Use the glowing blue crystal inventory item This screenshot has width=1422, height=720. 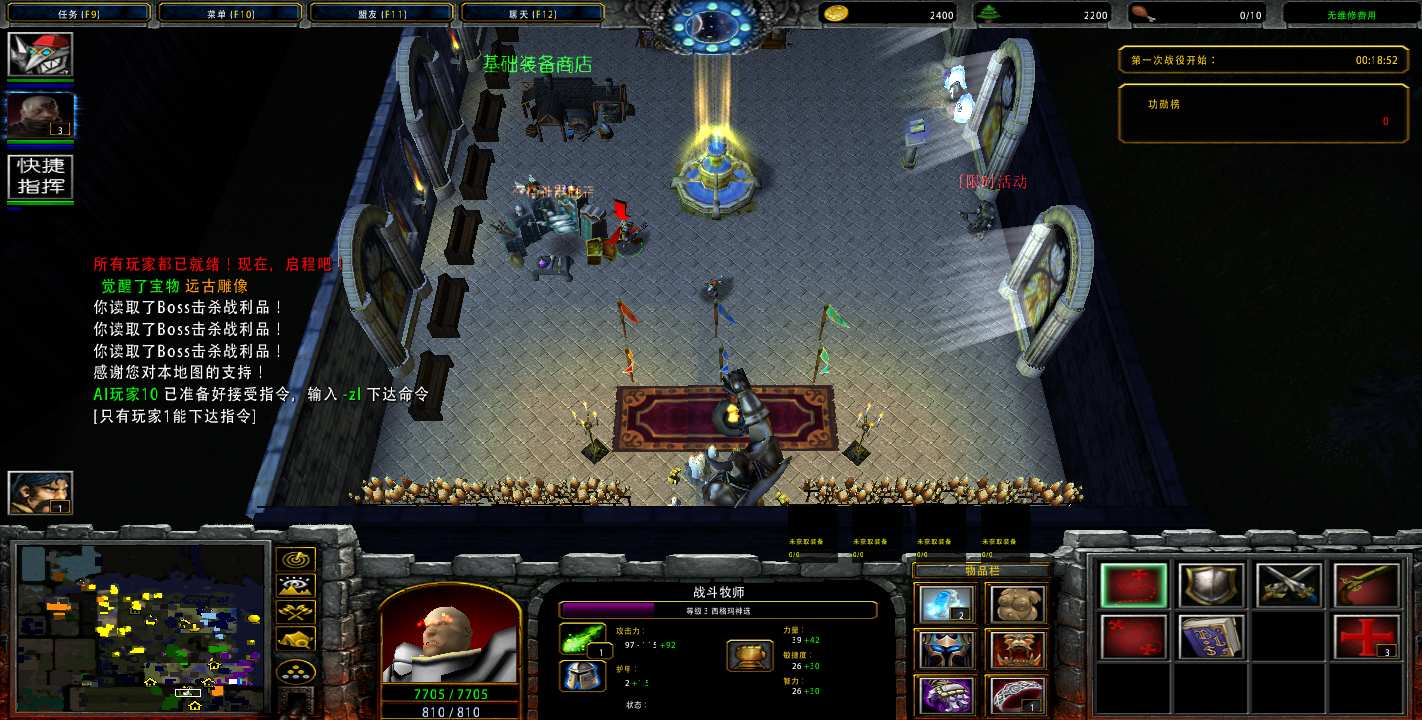coord(945,604)
